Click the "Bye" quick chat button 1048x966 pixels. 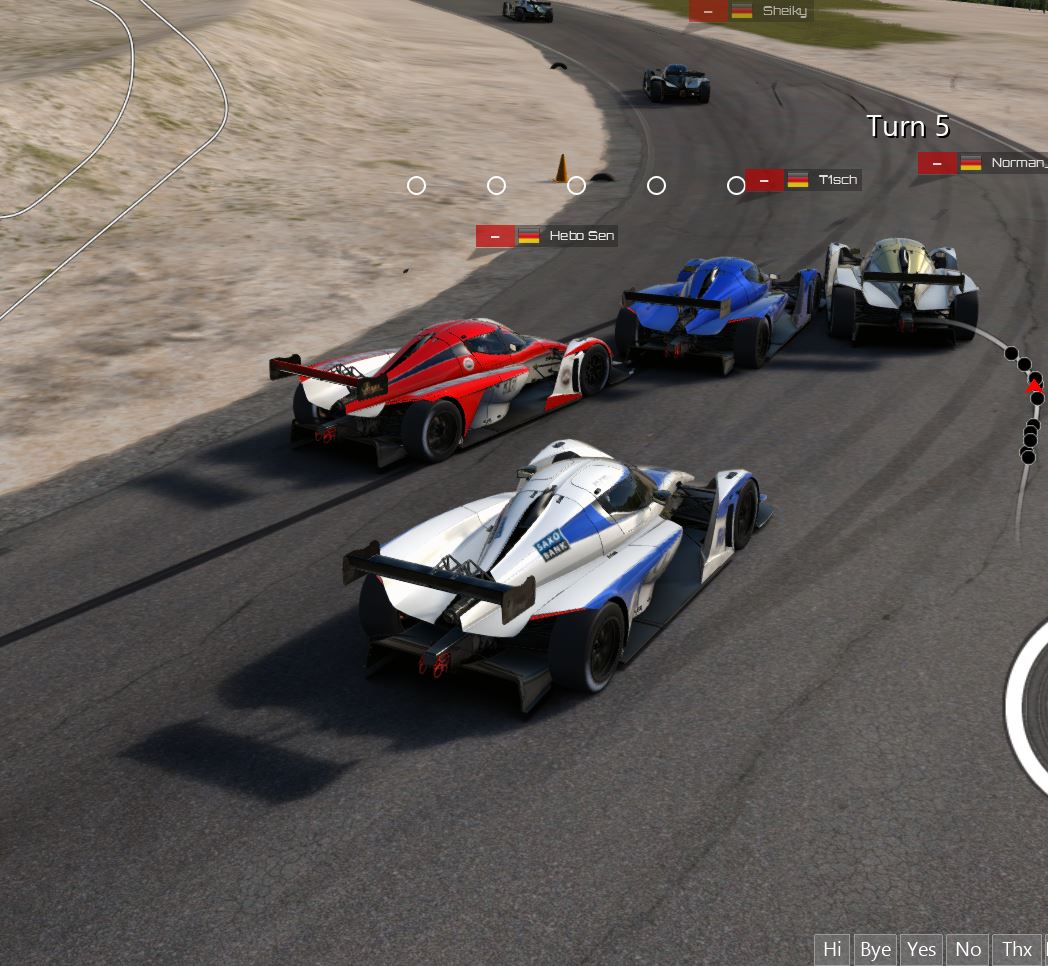point(875,949)
